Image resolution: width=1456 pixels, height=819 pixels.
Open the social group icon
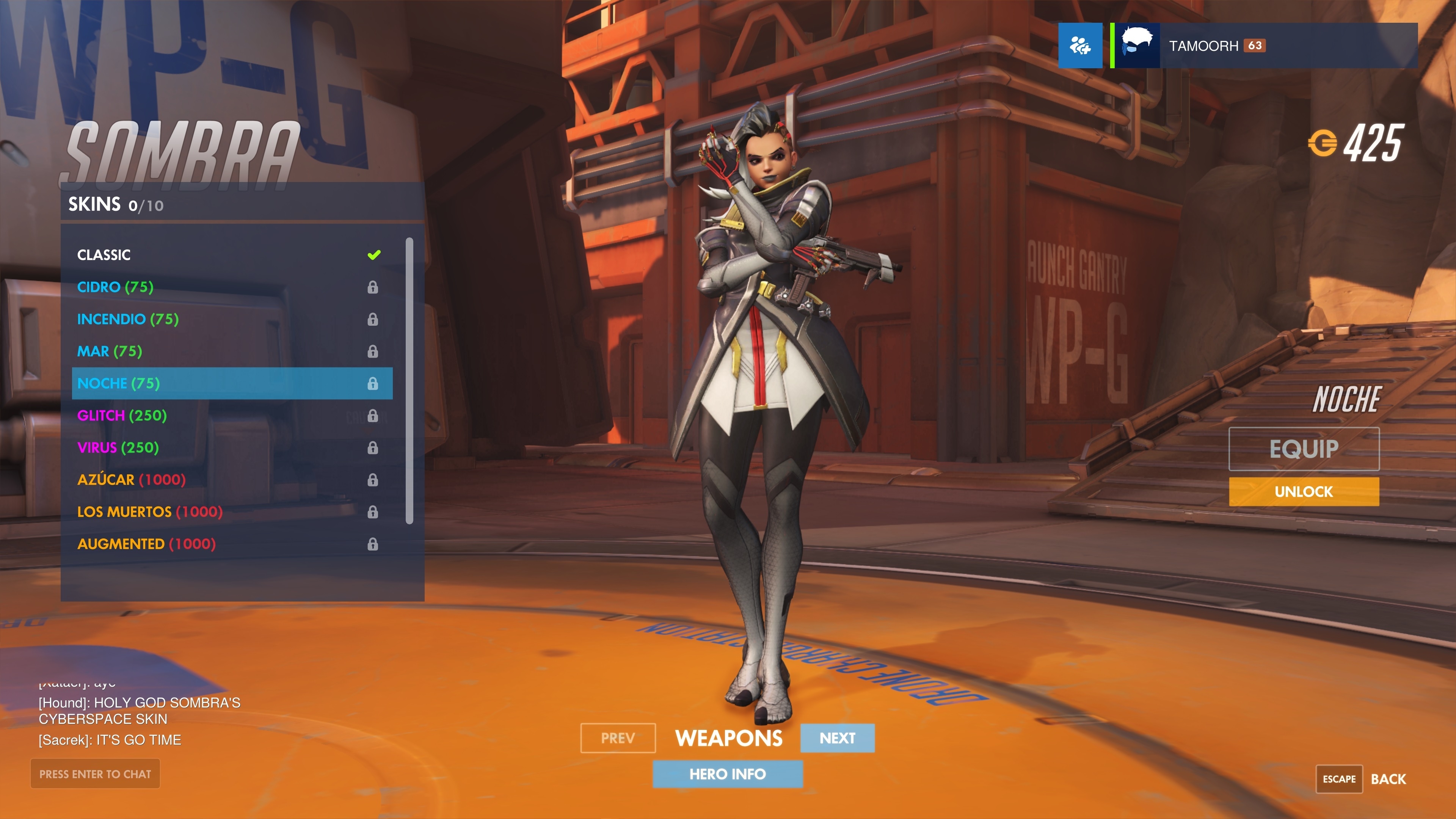[1079, 46]
